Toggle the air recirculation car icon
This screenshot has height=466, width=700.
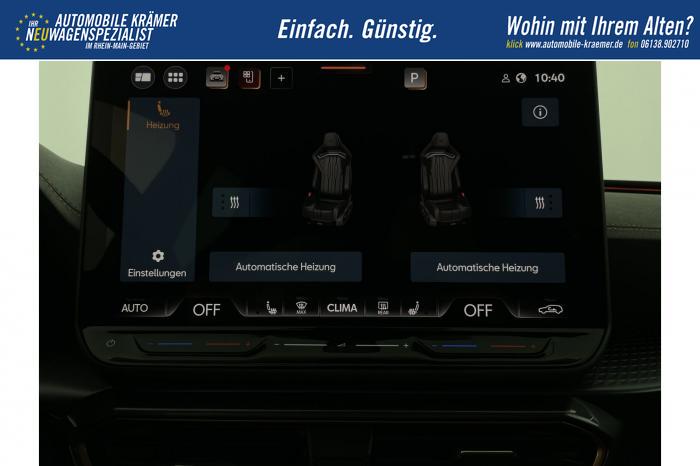[x=550, y=309]
